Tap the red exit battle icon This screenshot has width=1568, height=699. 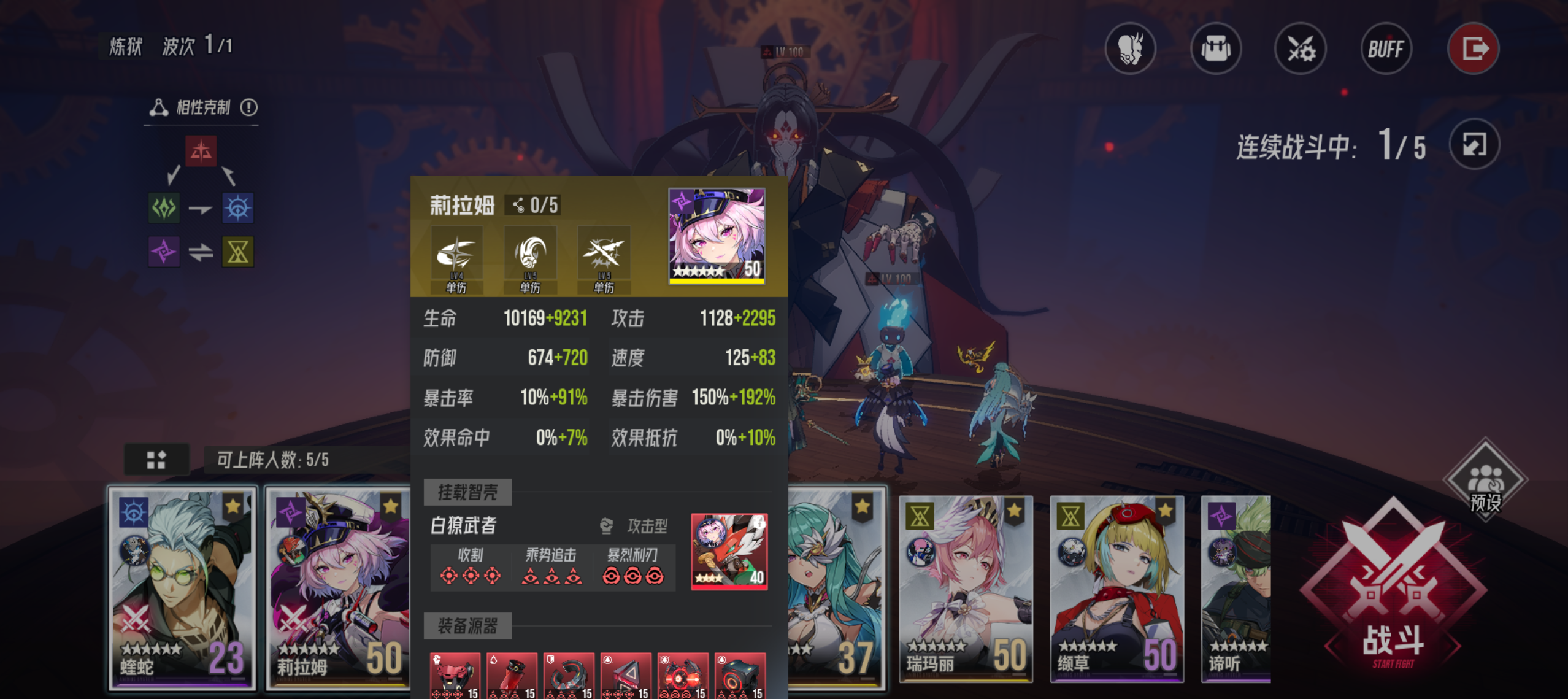pyautogui.click(x=1473, y=48)
